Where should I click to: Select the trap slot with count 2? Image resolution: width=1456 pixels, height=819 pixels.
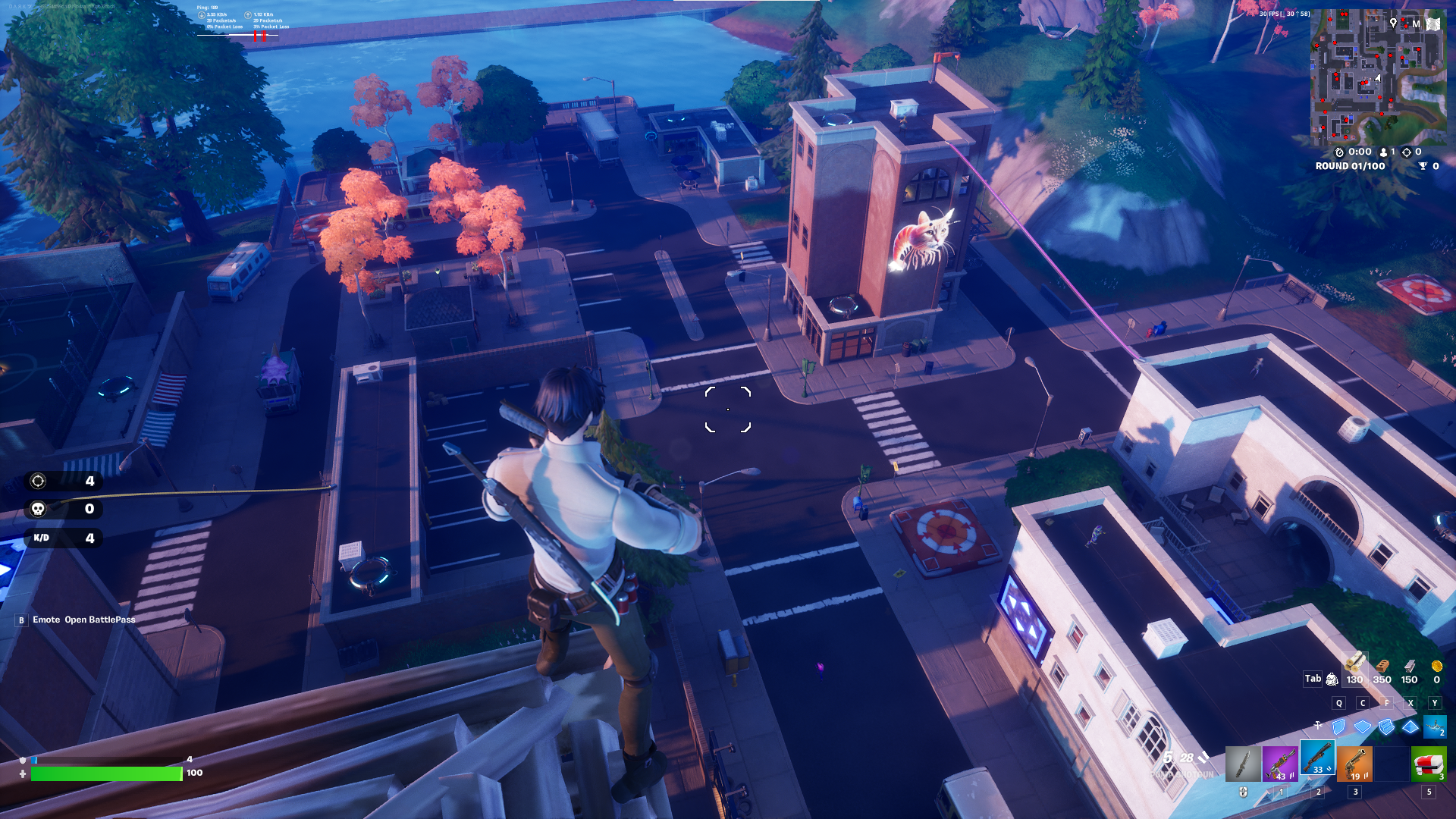[1435, 727]
